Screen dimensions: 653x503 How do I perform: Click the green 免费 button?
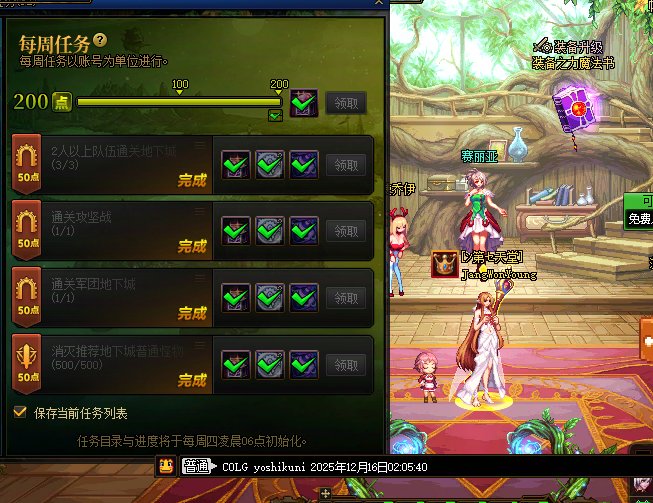pyautogui.click(x=640, y=218)
